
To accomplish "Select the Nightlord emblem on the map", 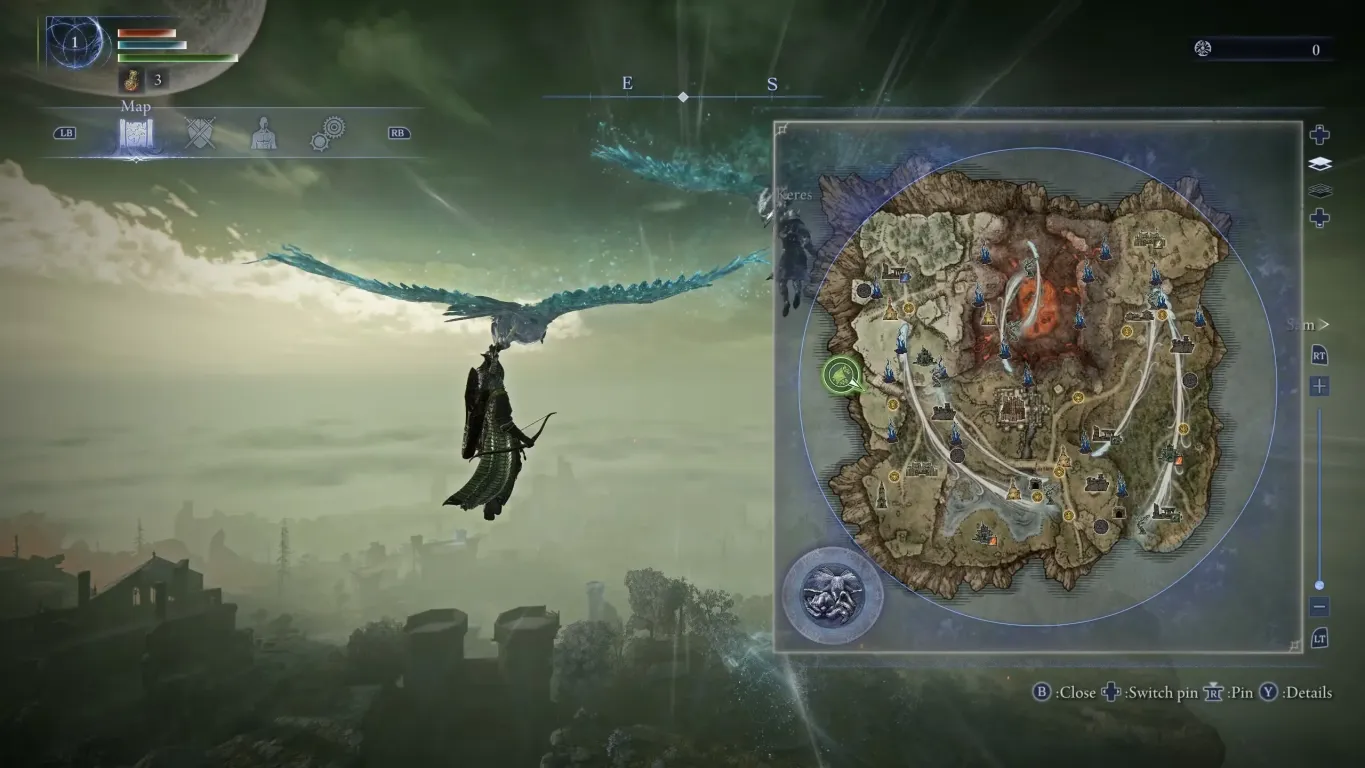I will pos(832,595).
